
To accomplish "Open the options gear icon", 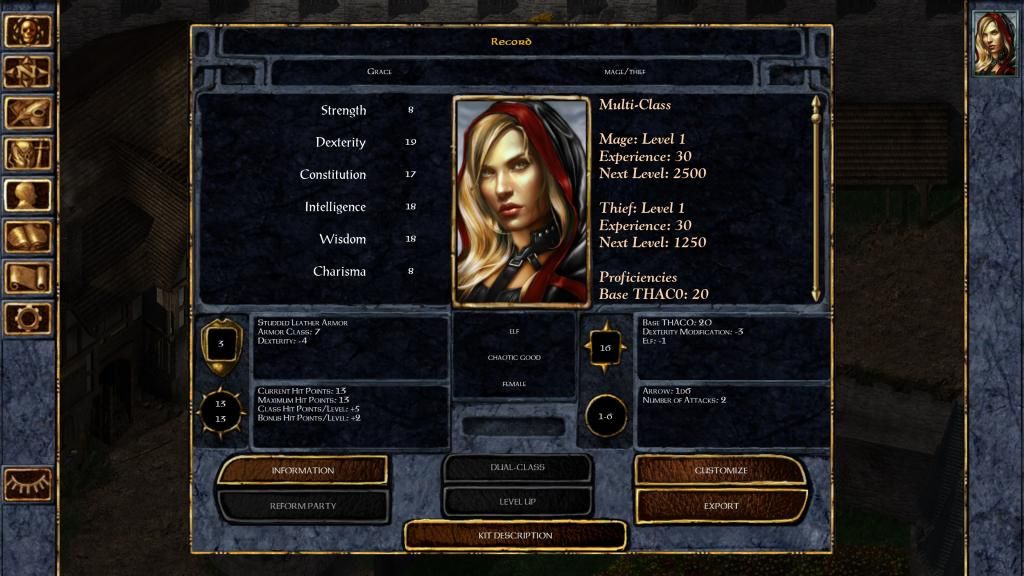I will pyautogui.click(x=28, y=318).
